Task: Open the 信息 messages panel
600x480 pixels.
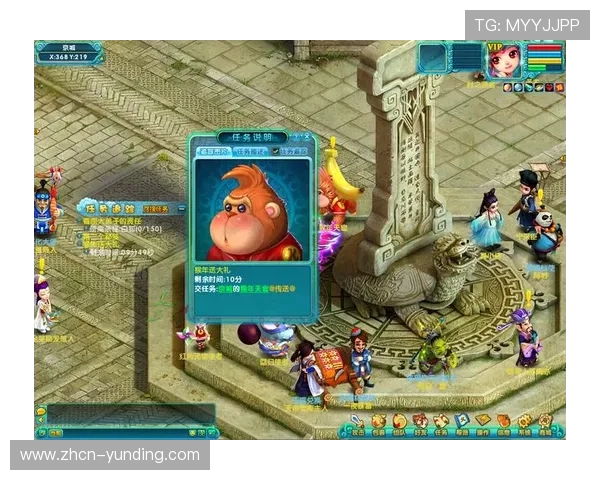Action: tap(504, 422)
